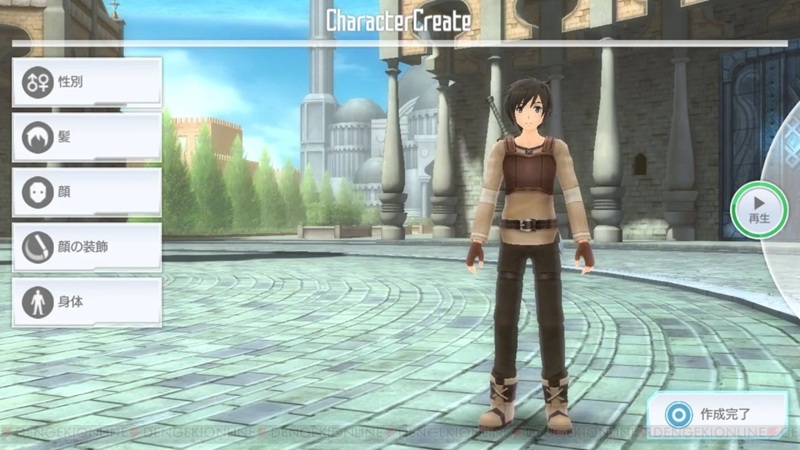
Task: Select the 髪 (hair) menu entry
Action: (x=86, y=137)
